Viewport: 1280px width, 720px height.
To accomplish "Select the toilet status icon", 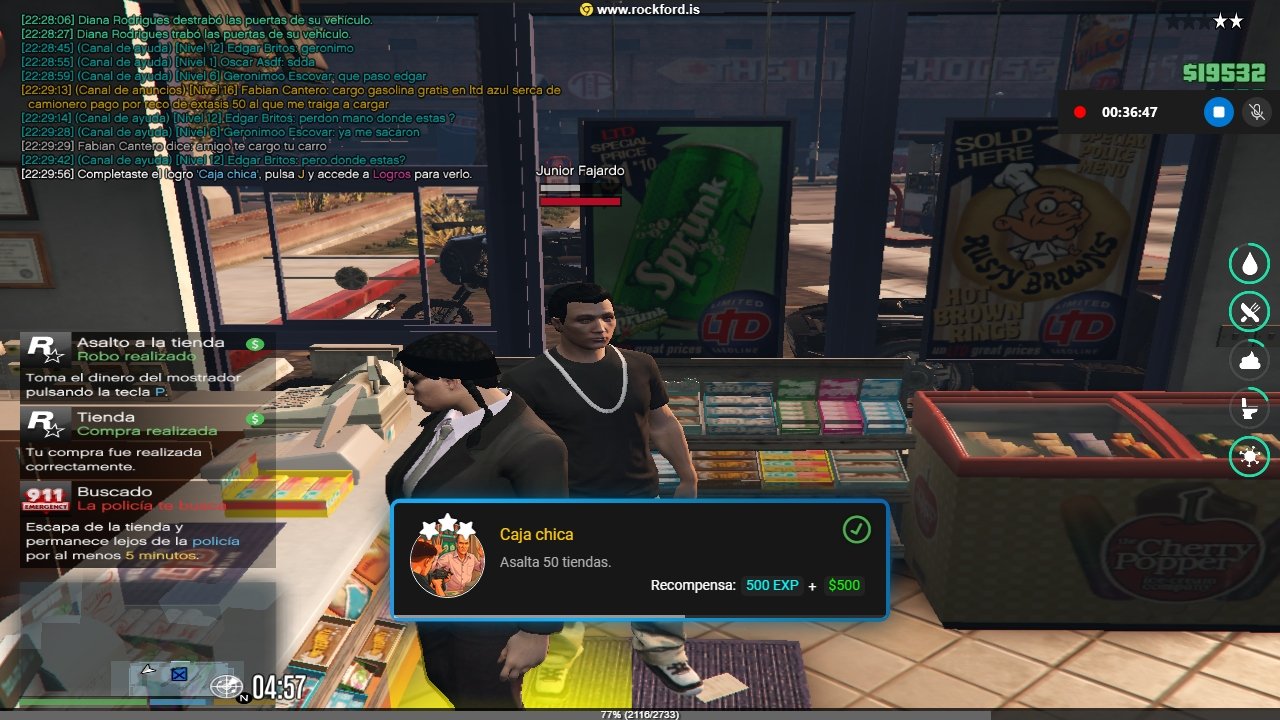I will [1249, 408].
